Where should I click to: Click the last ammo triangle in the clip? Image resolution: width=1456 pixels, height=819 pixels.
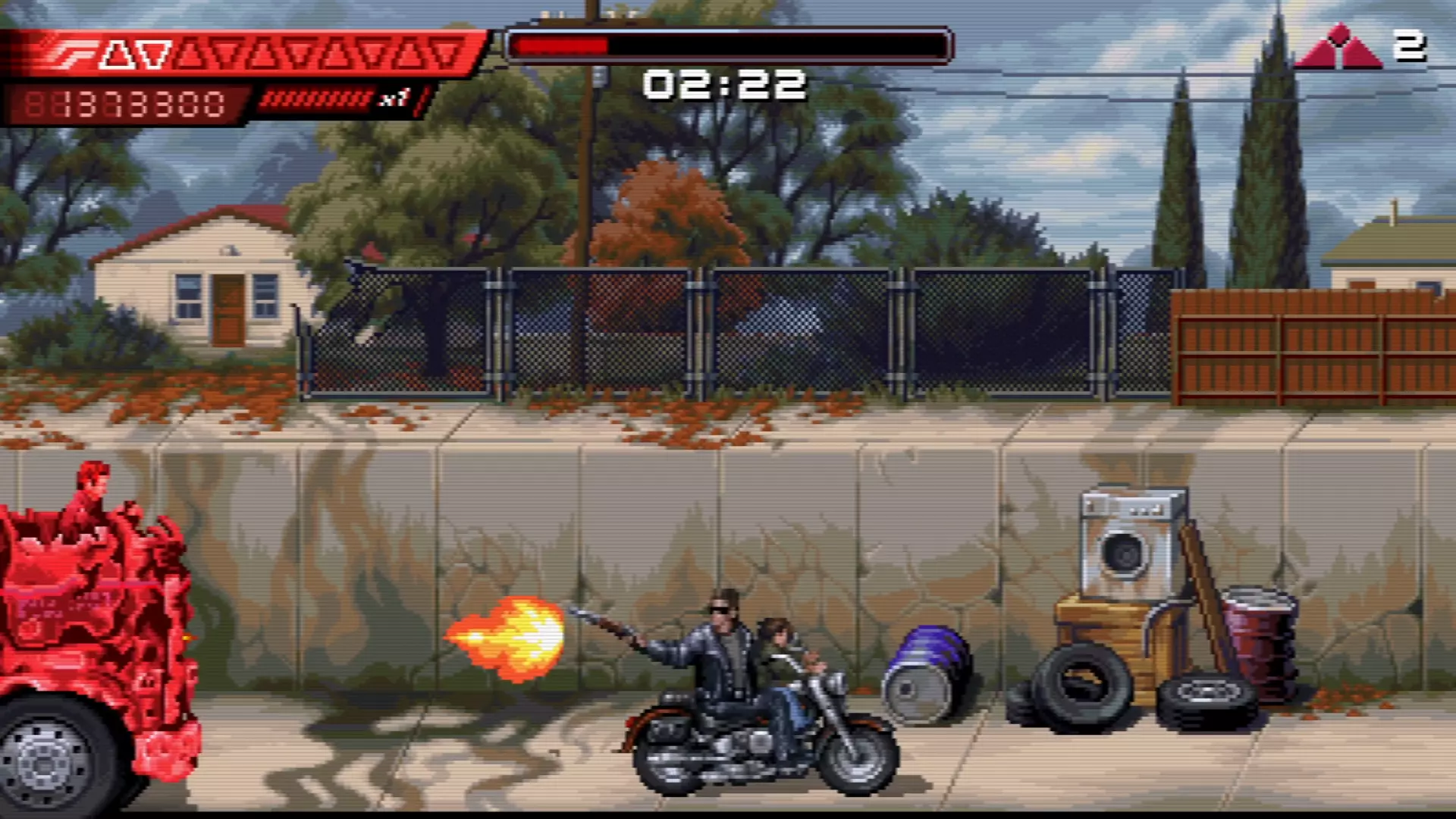[444, 52]
